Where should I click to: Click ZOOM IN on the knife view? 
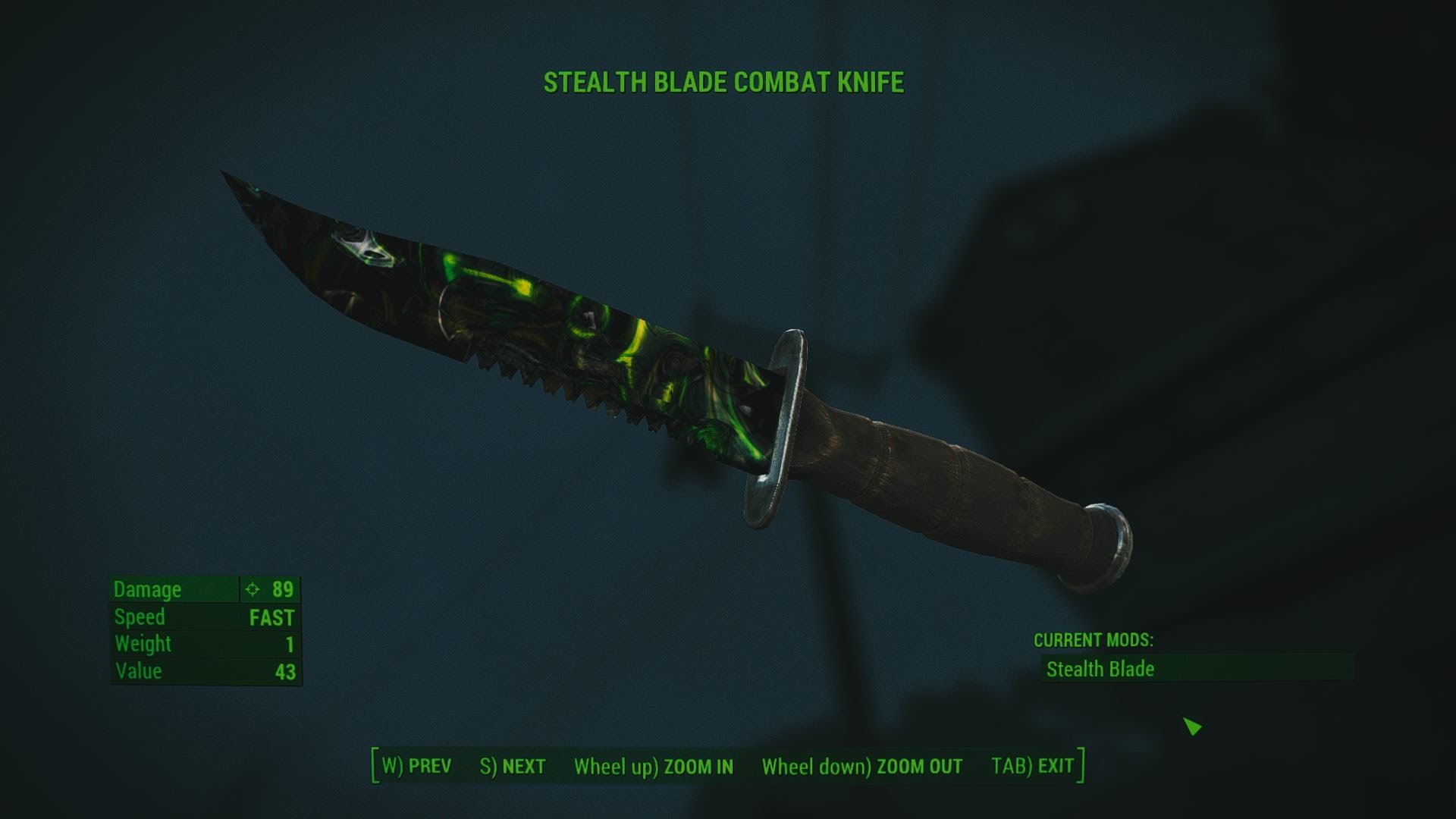[654, 767]
